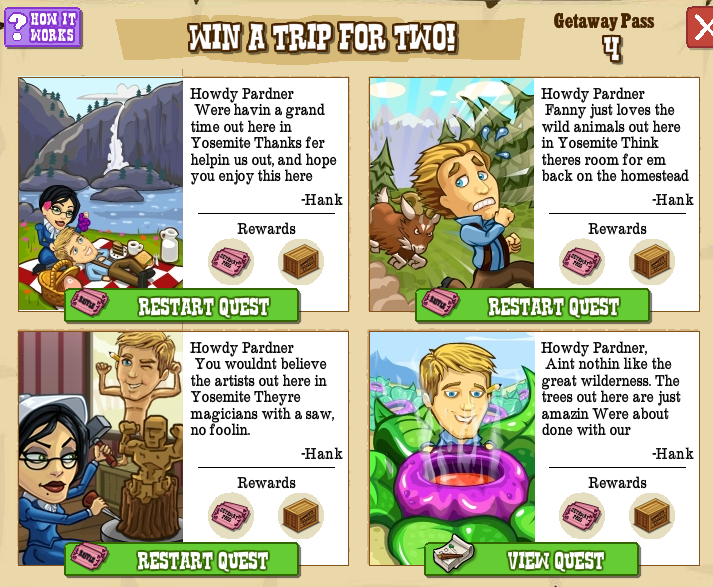Click the pink ticket reward on the goat postcard
Screen dimensions: 713x587
point(582,262)
